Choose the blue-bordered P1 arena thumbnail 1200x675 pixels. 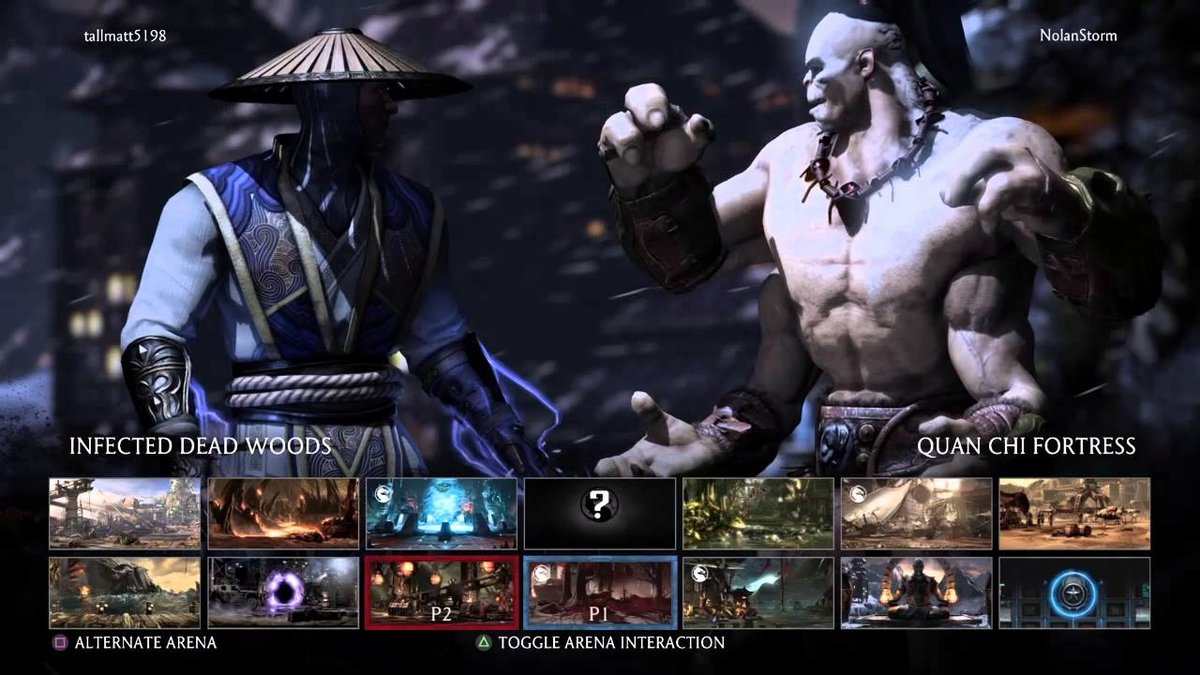[x=600, y=592]
